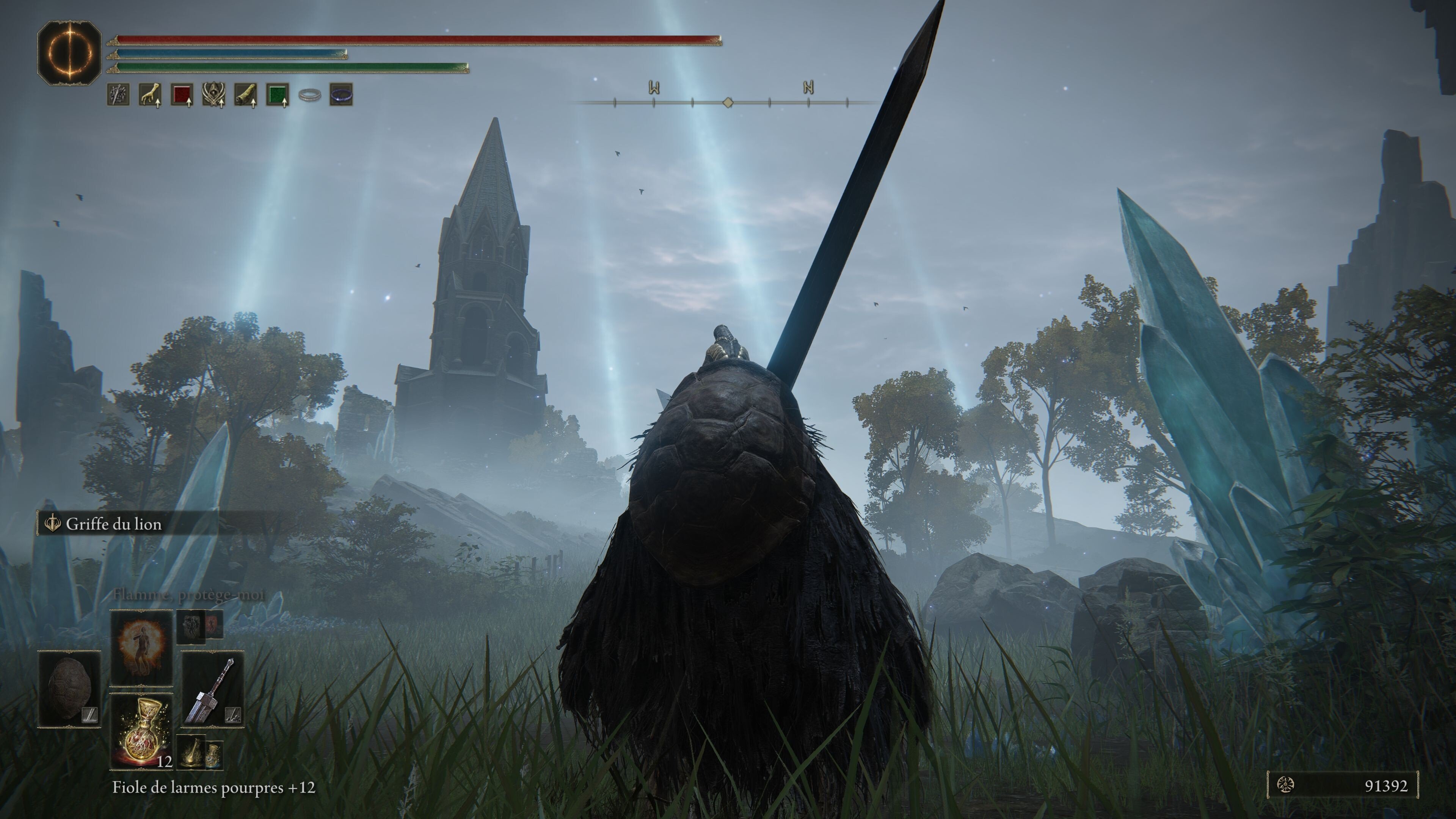Click the compass bar's center diamond marker
Image resolution: width=1456 pixels, height=819 pixels.
pyautogui.click(x=728, y=102)
